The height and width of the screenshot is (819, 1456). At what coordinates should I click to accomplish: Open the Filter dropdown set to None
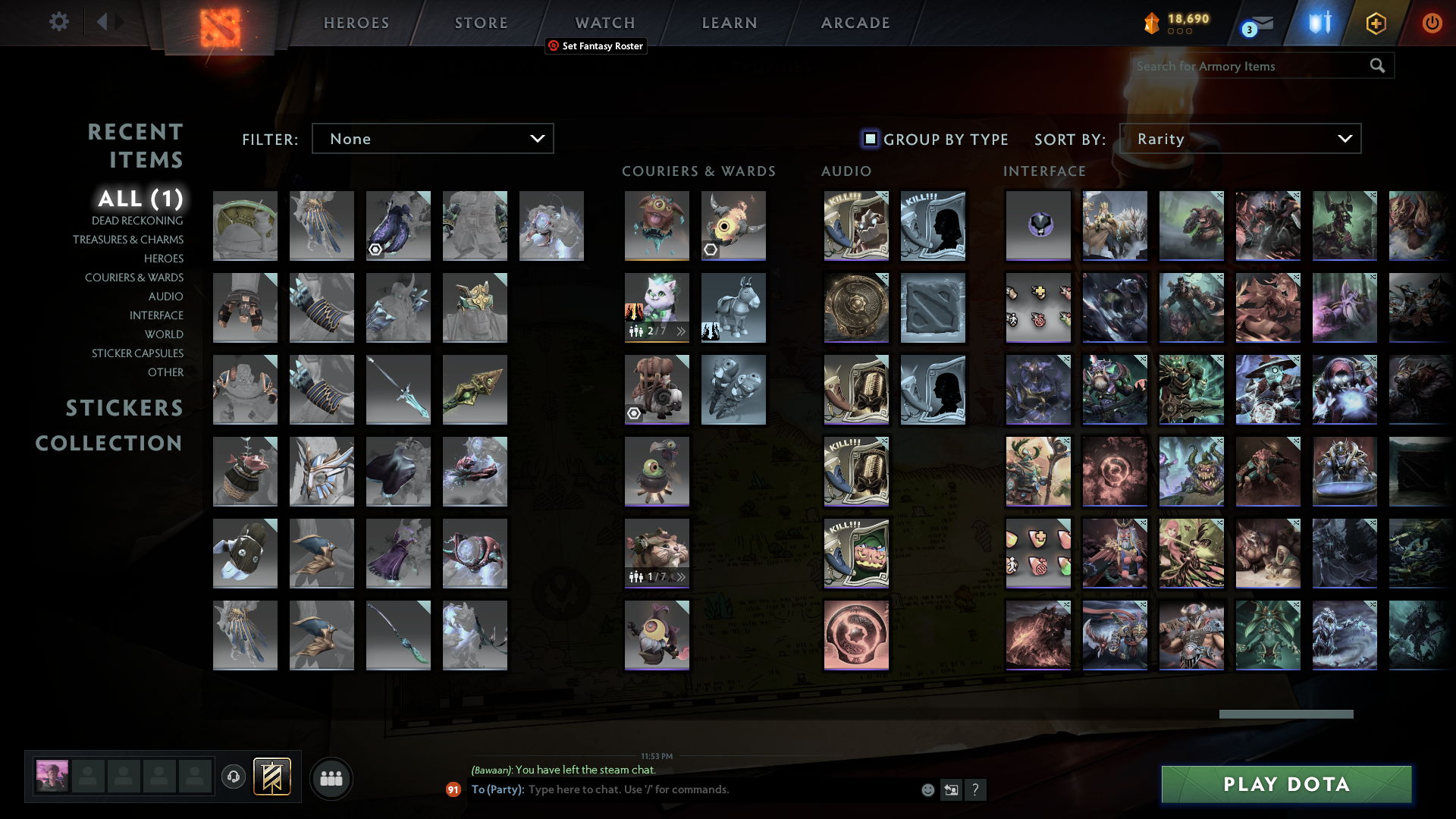click(x=432, y=138)
